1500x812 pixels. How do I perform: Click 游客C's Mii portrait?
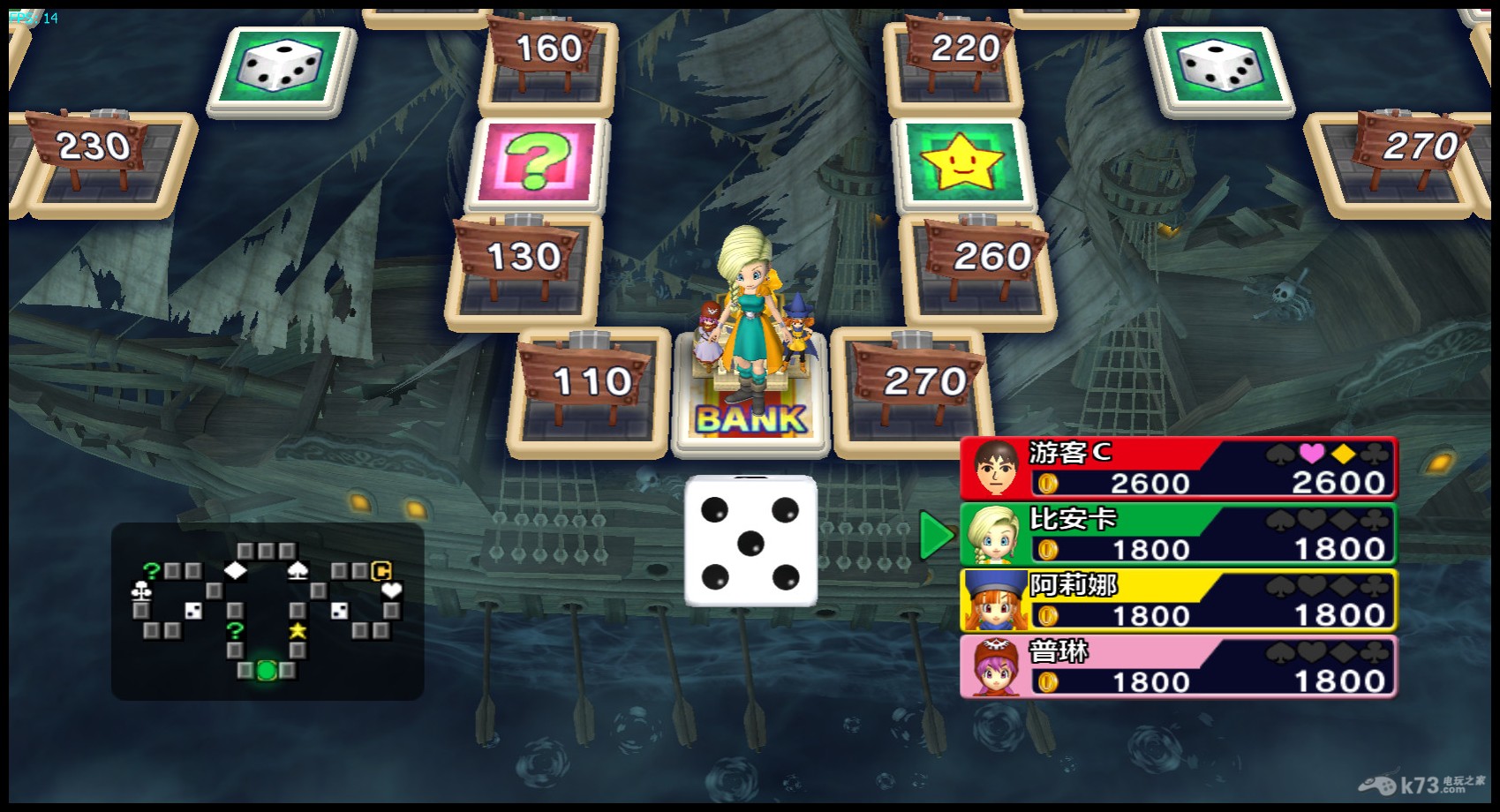coord(996,468)
